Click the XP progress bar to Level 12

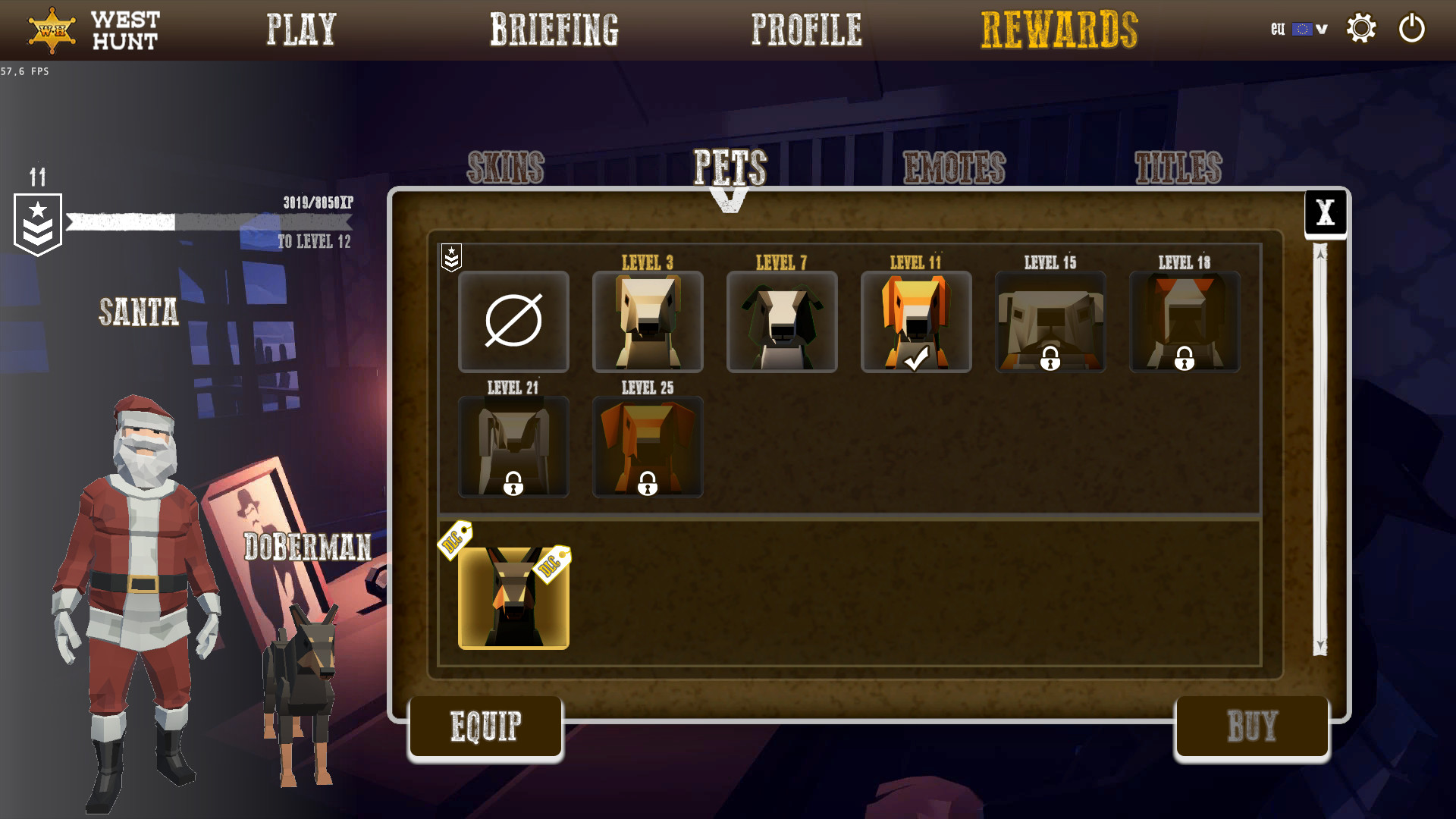pyautogui.click(x=209, y=221)
